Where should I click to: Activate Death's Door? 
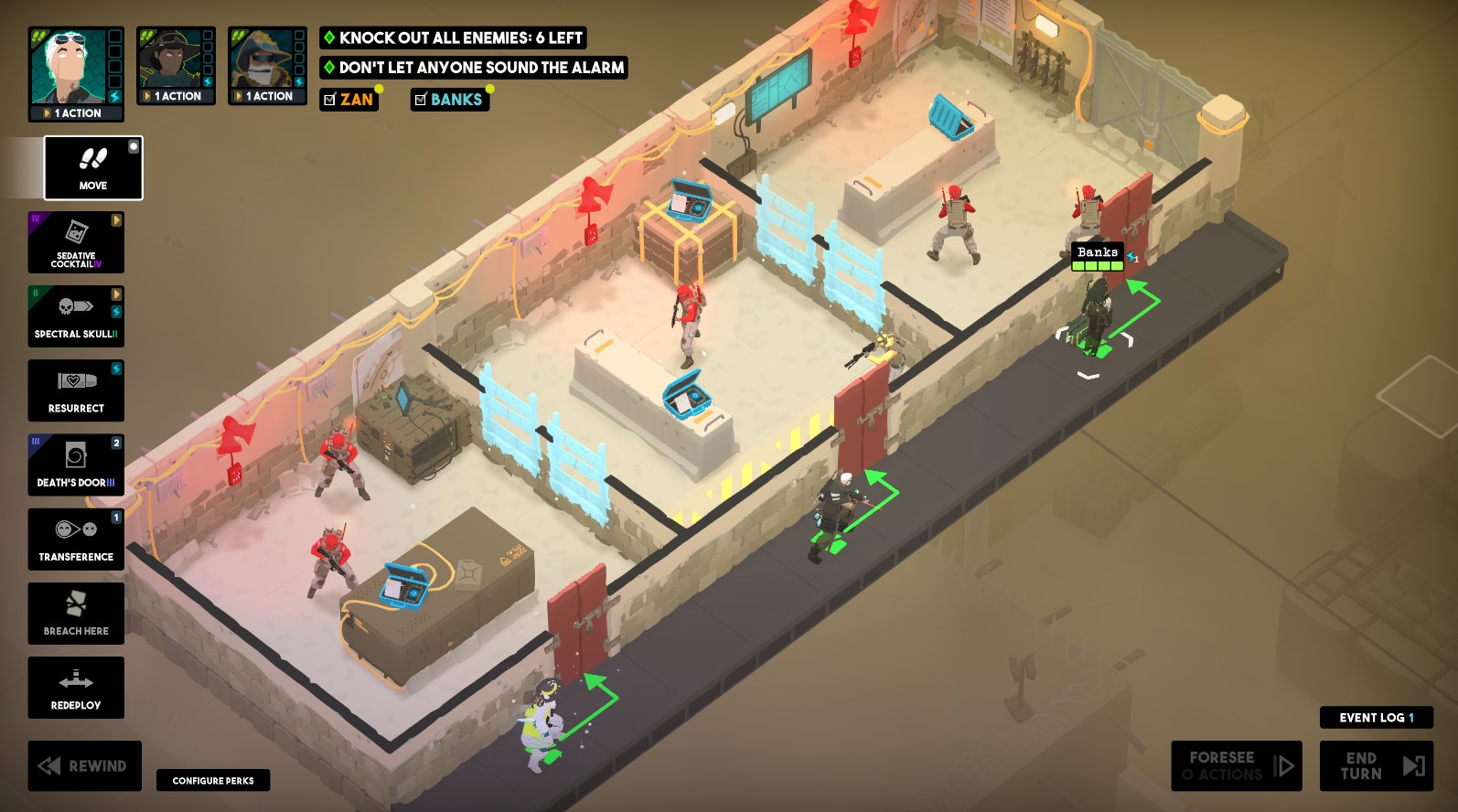[76, 465]
